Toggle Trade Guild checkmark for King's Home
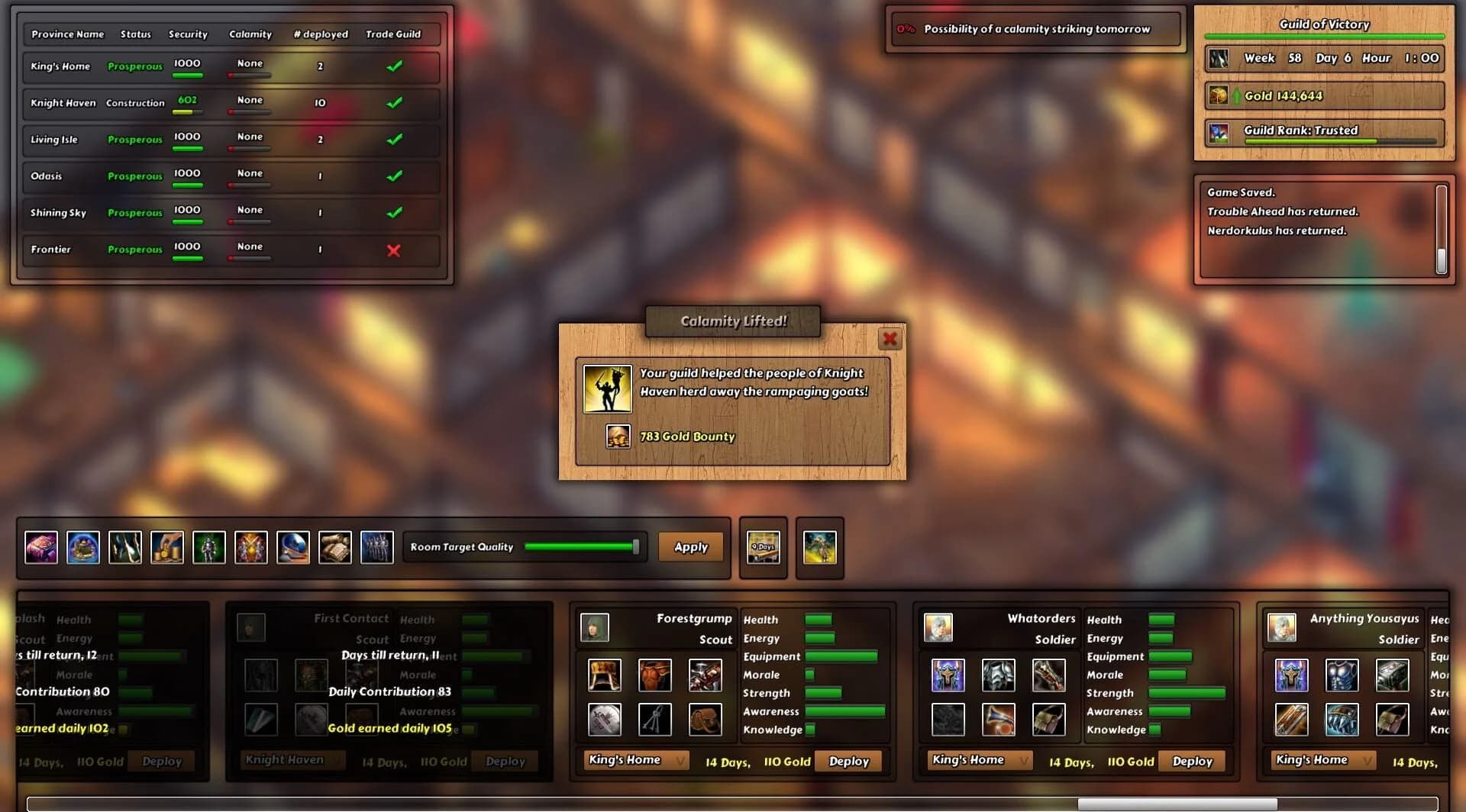The image size is (1466, 812). (x=395, y=66)
